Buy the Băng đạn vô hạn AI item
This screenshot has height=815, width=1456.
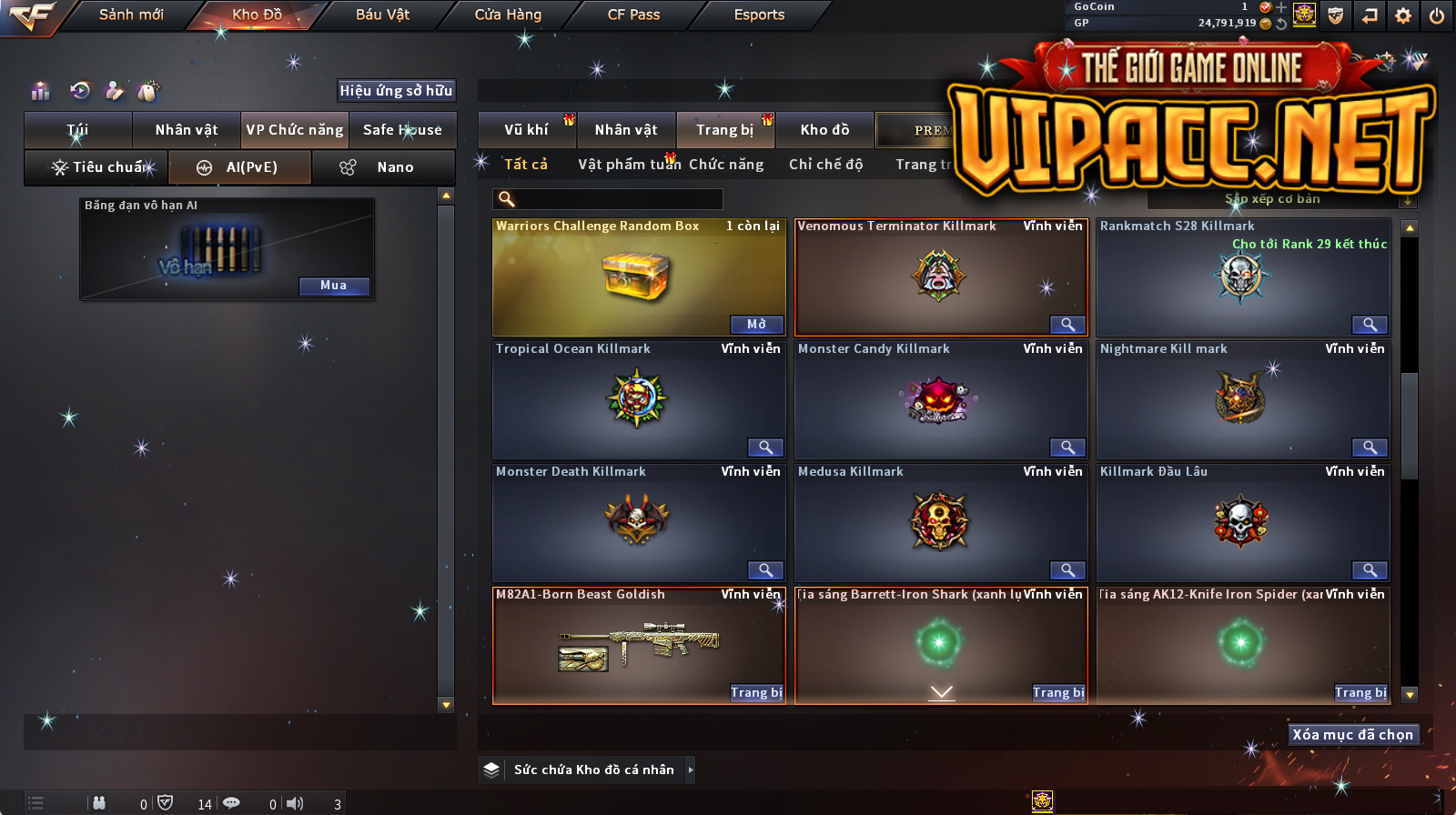(333, 286)
